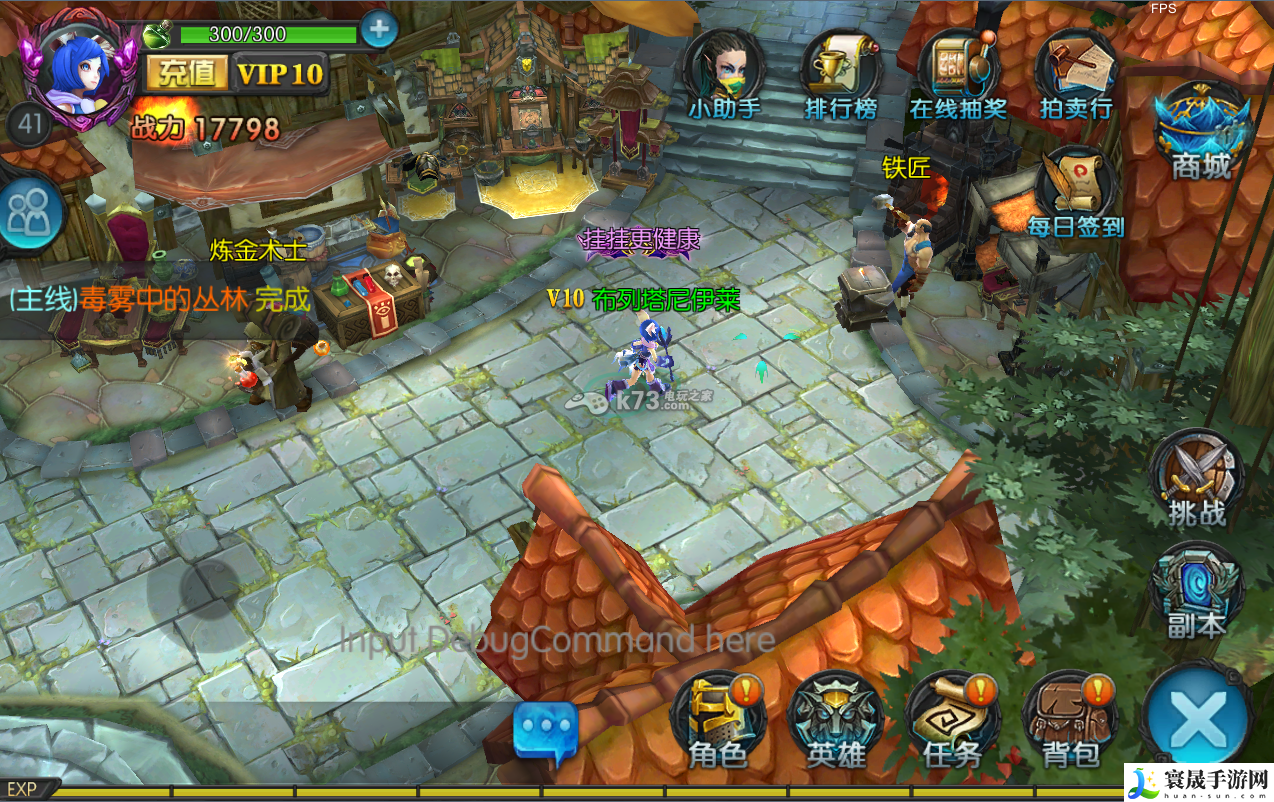1274x802 pixels.
Task: Open the 在线抽奖 online lottery
Action: click(x=957, y=73)
